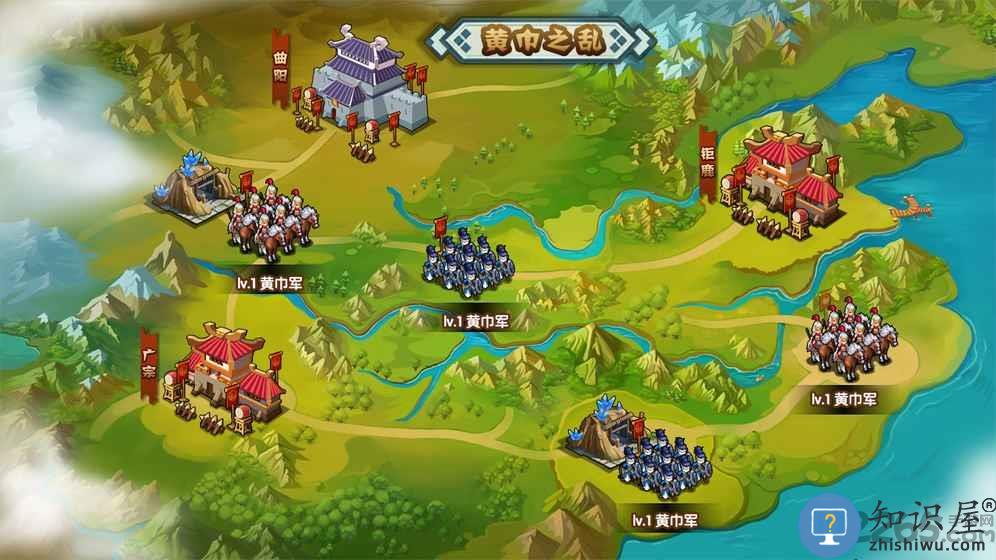Attack the blue infantry army beside the crystal mine

(x=663, y=464)
